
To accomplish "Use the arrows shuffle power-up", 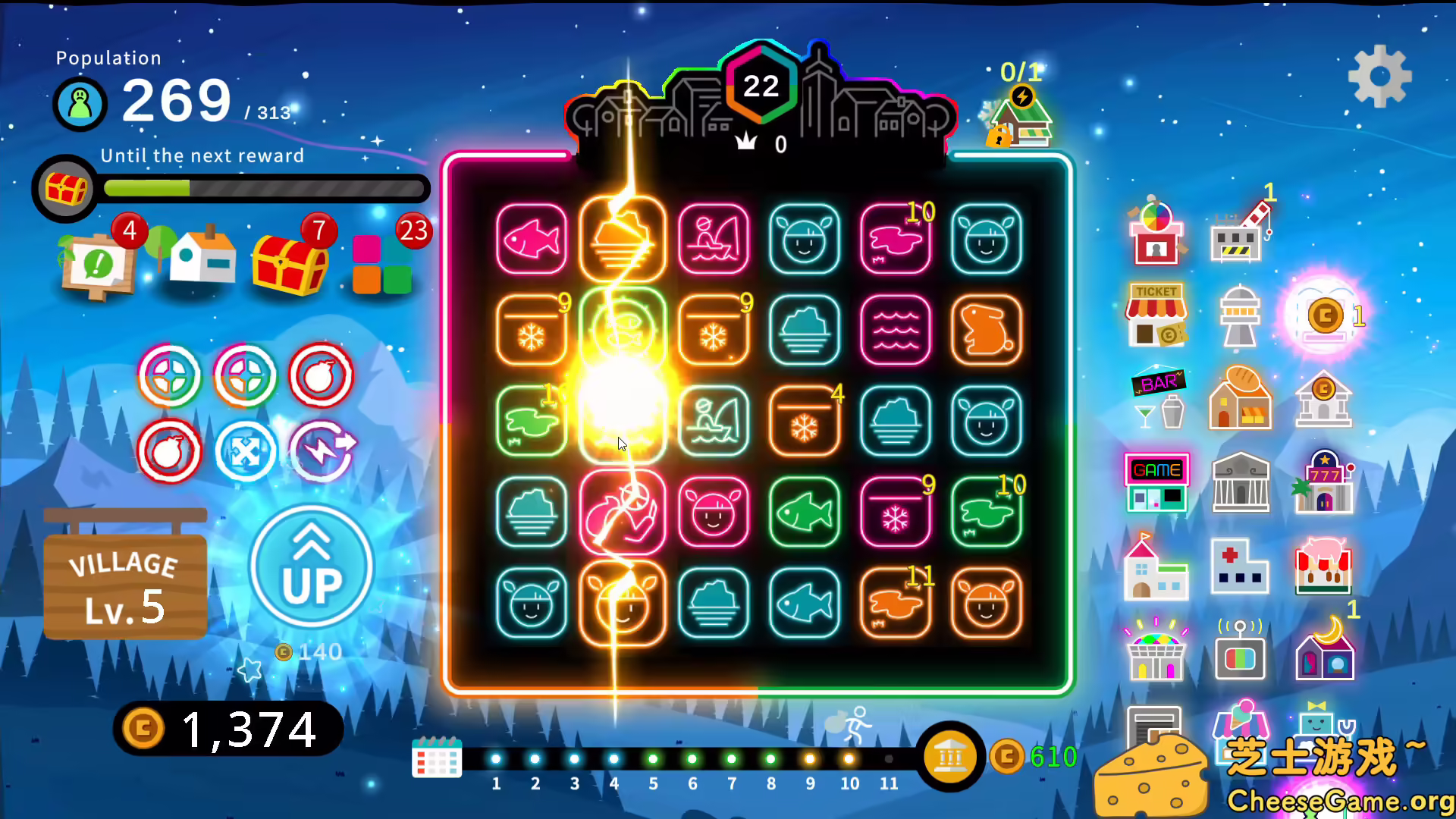I will point(245,451).
